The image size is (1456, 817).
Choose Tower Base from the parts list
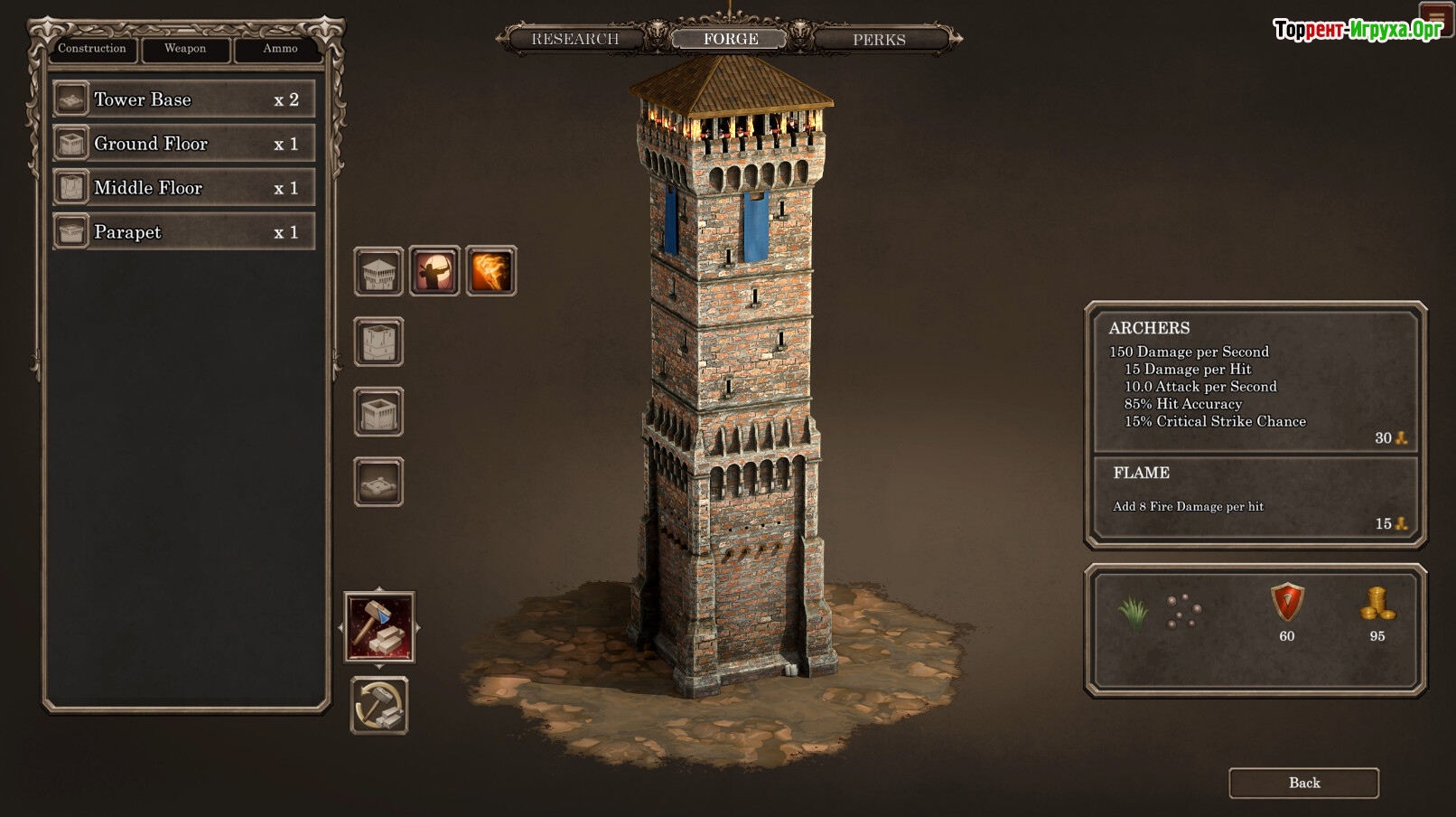pyautogui.click(x=184, y=99)
